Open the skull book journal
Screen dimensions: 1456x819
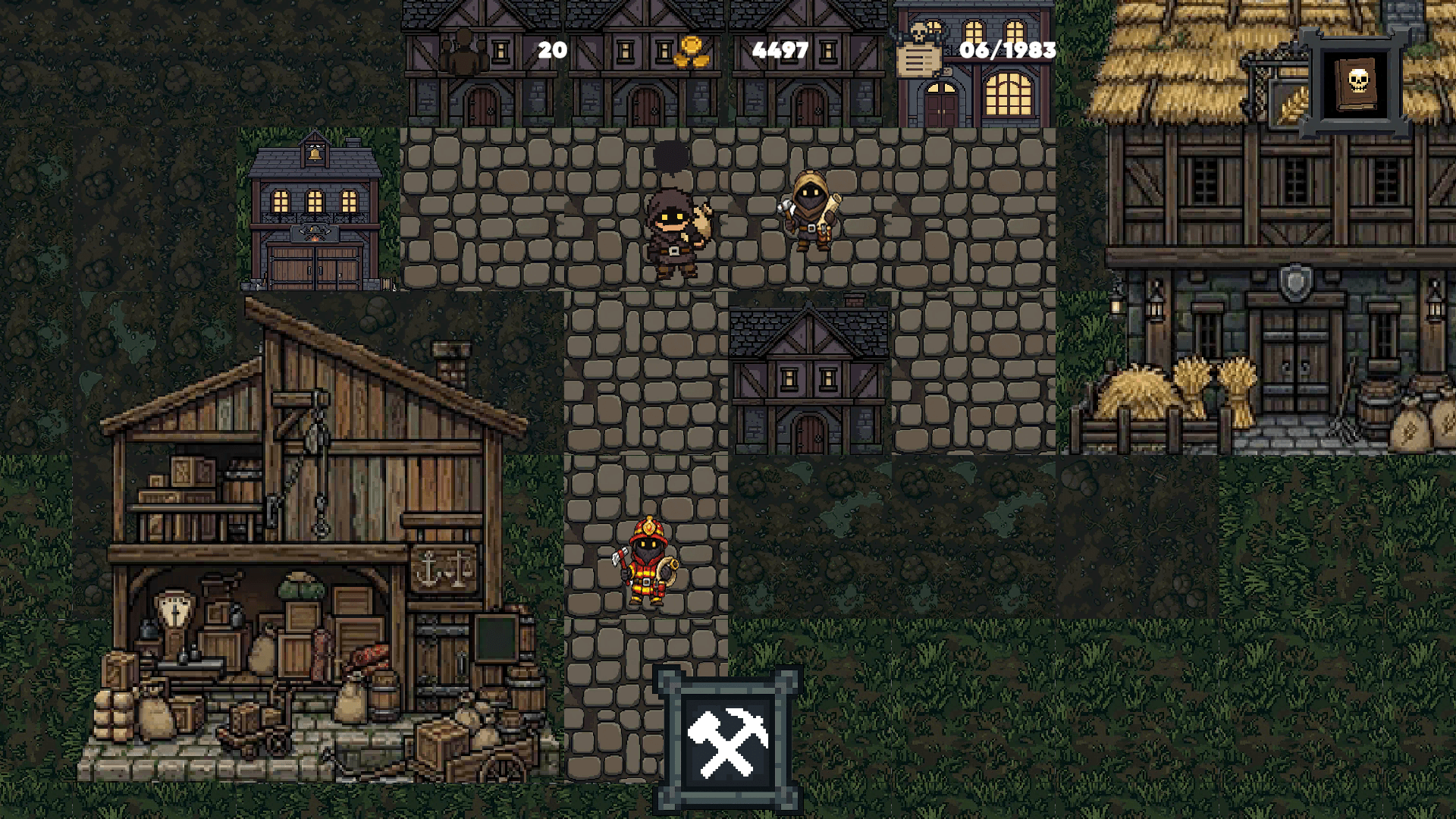(x=1357, y=83)
